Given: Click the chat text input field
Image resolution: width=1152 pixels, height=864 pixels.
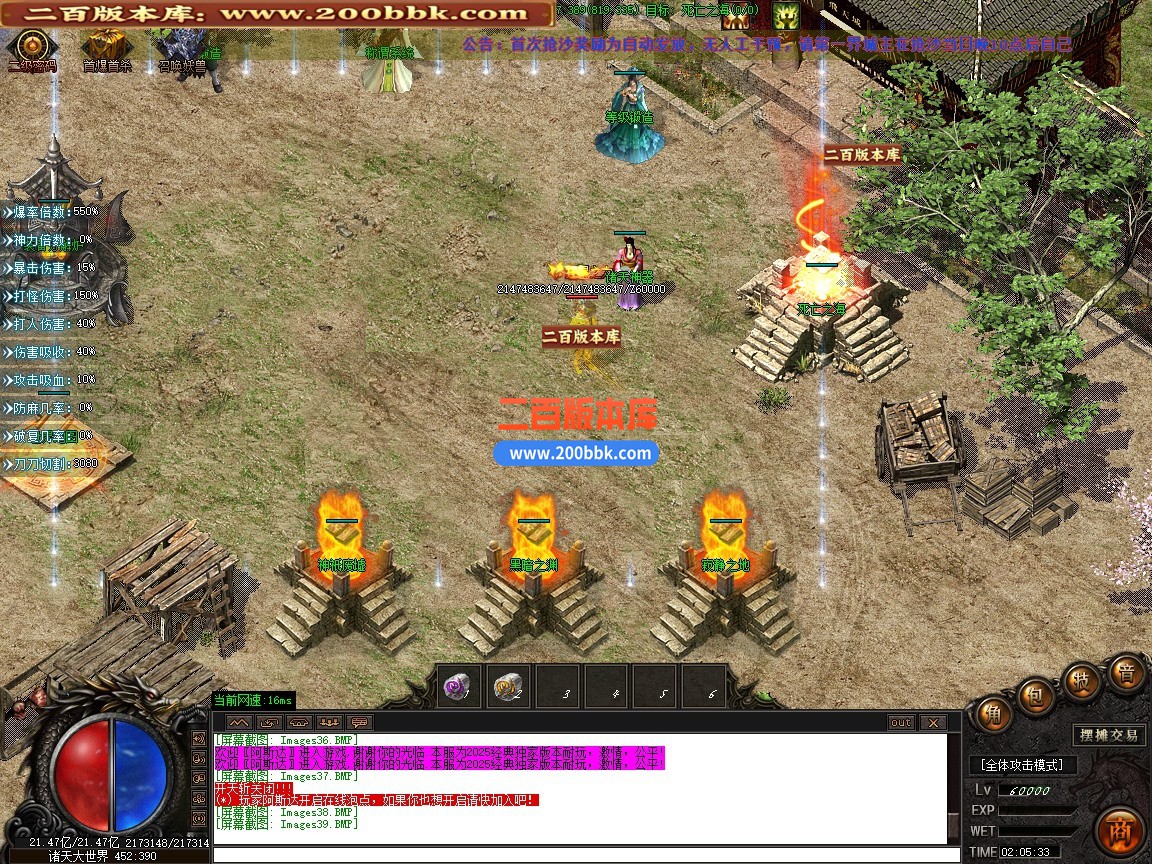Looking at the screenshot, I should point(580,855).
